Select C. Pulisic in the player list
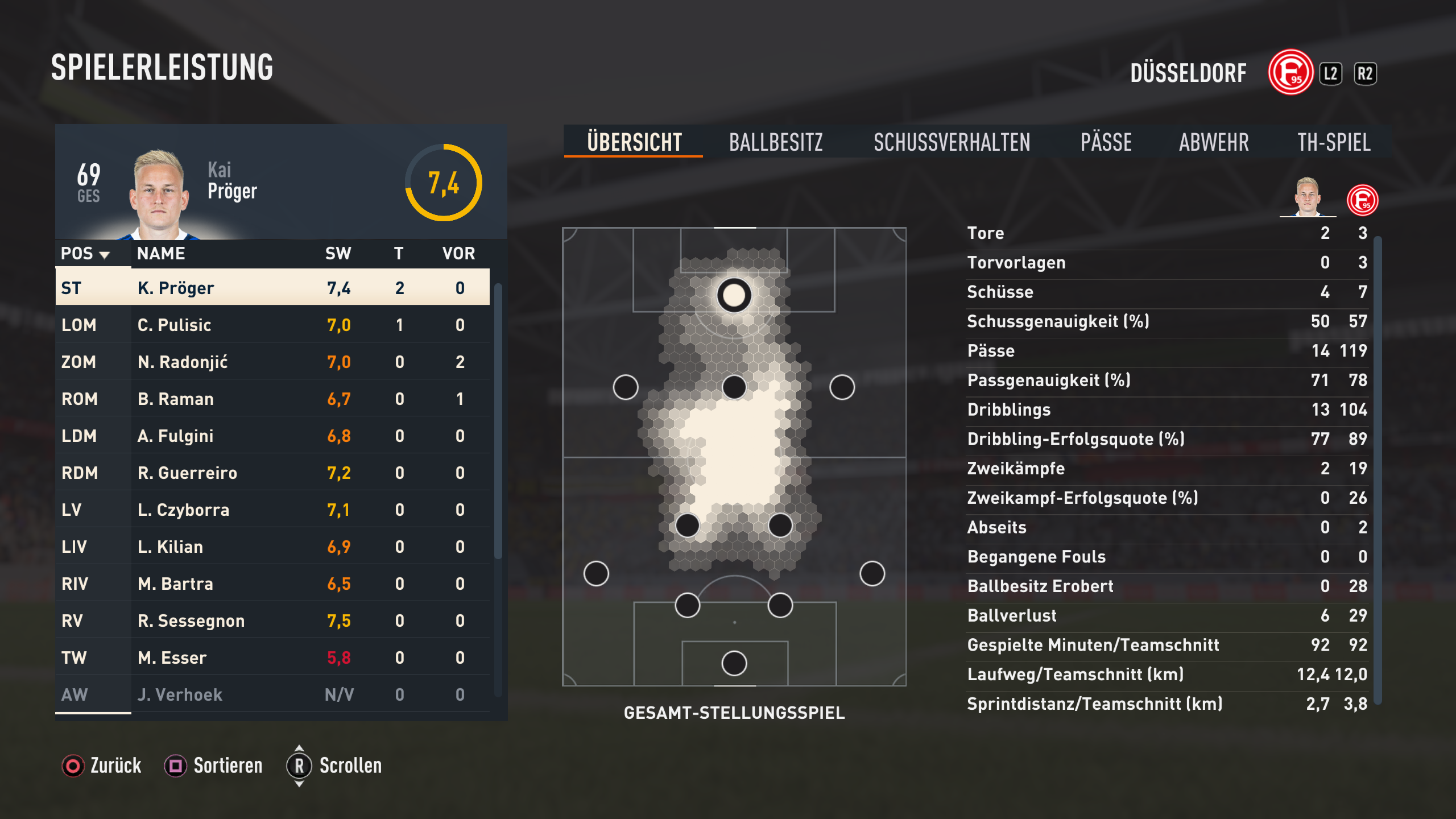 pyautogui.click(x=272, y=325)
